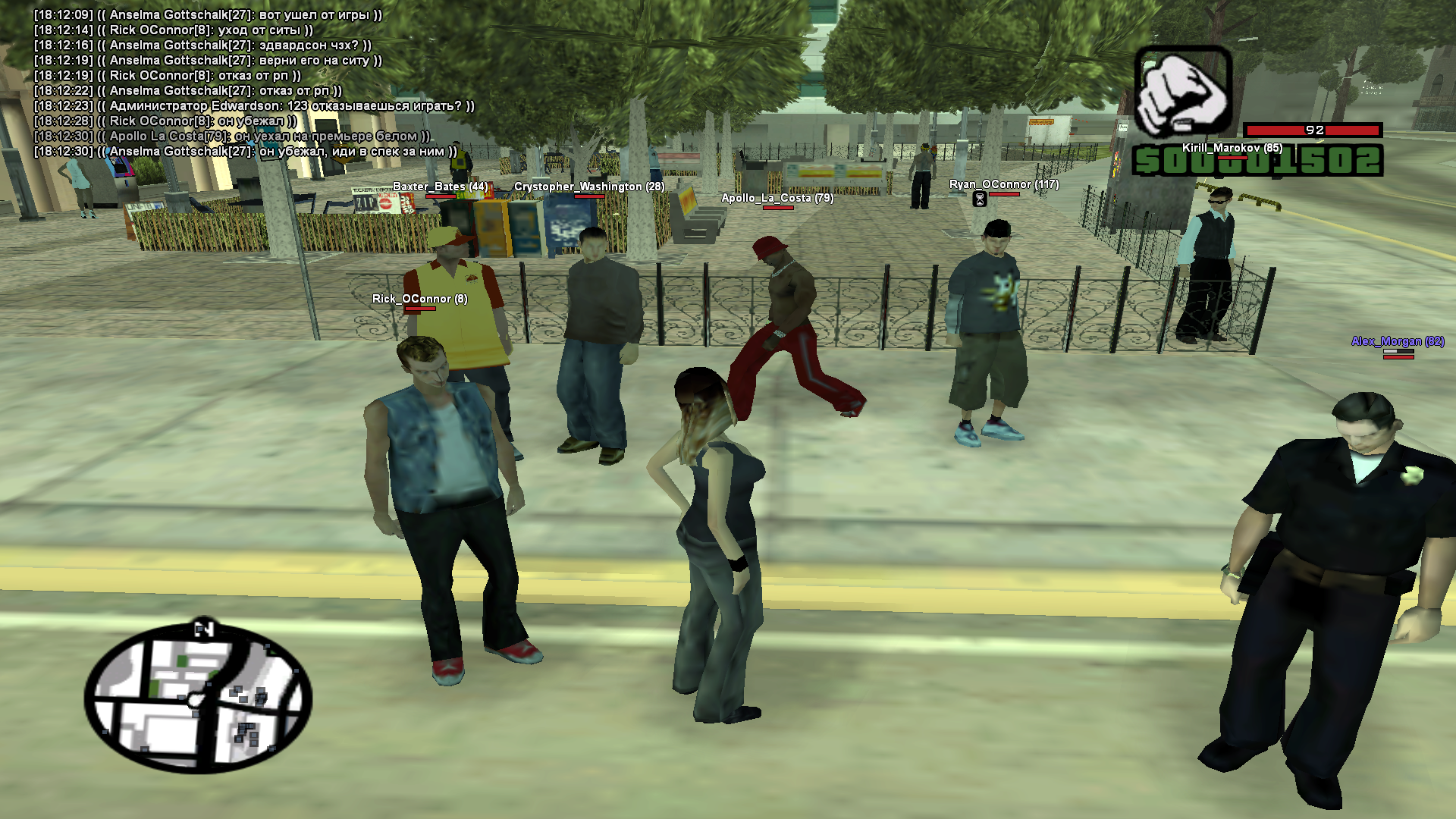Click the hourglass icon under Ryan_OConnor
Image resolution: width=1456 pixels, height=819 pixels.
pos(979,199)
